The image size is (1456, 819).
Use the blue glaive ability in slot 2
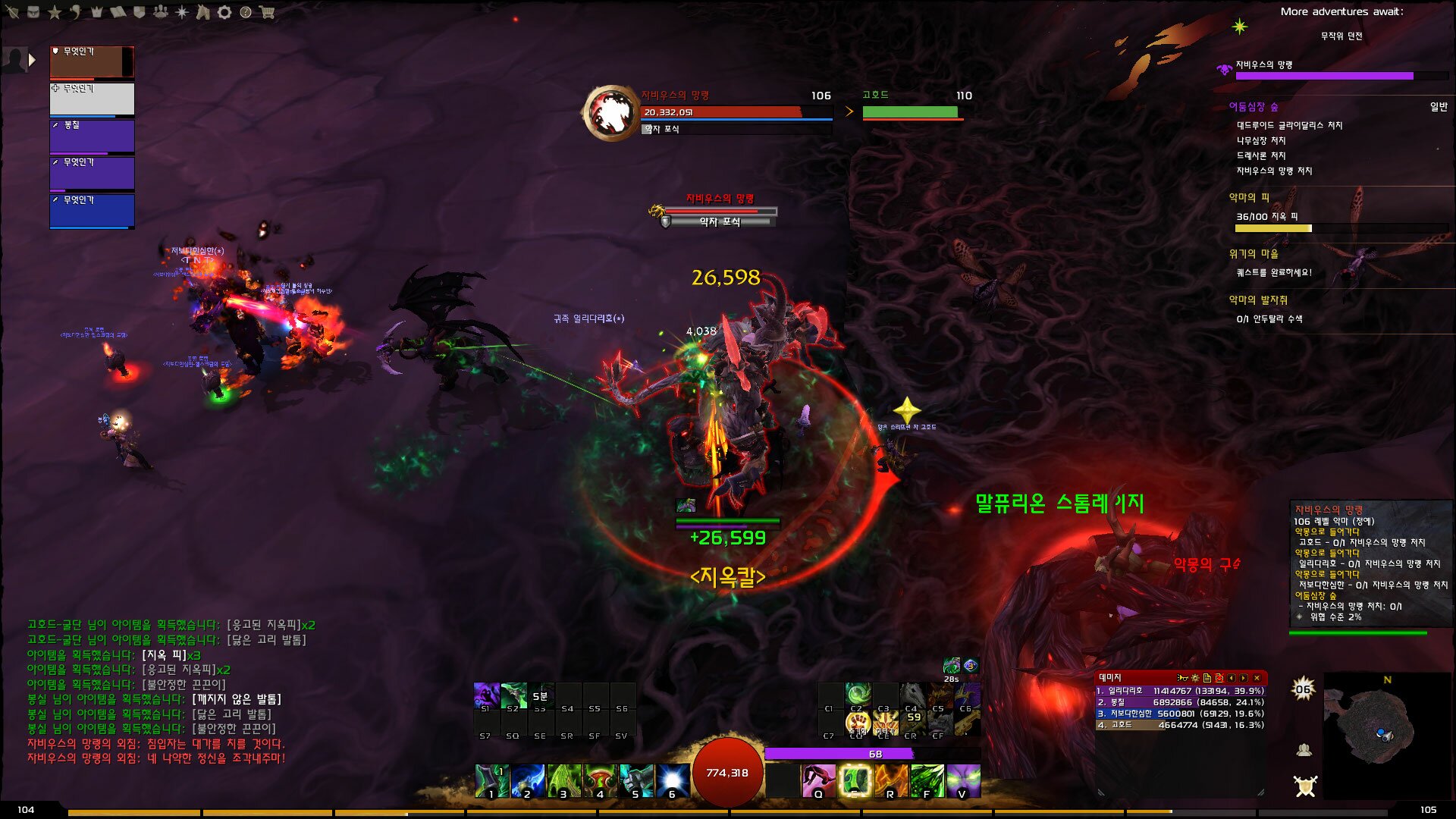[x=527, y=781]
